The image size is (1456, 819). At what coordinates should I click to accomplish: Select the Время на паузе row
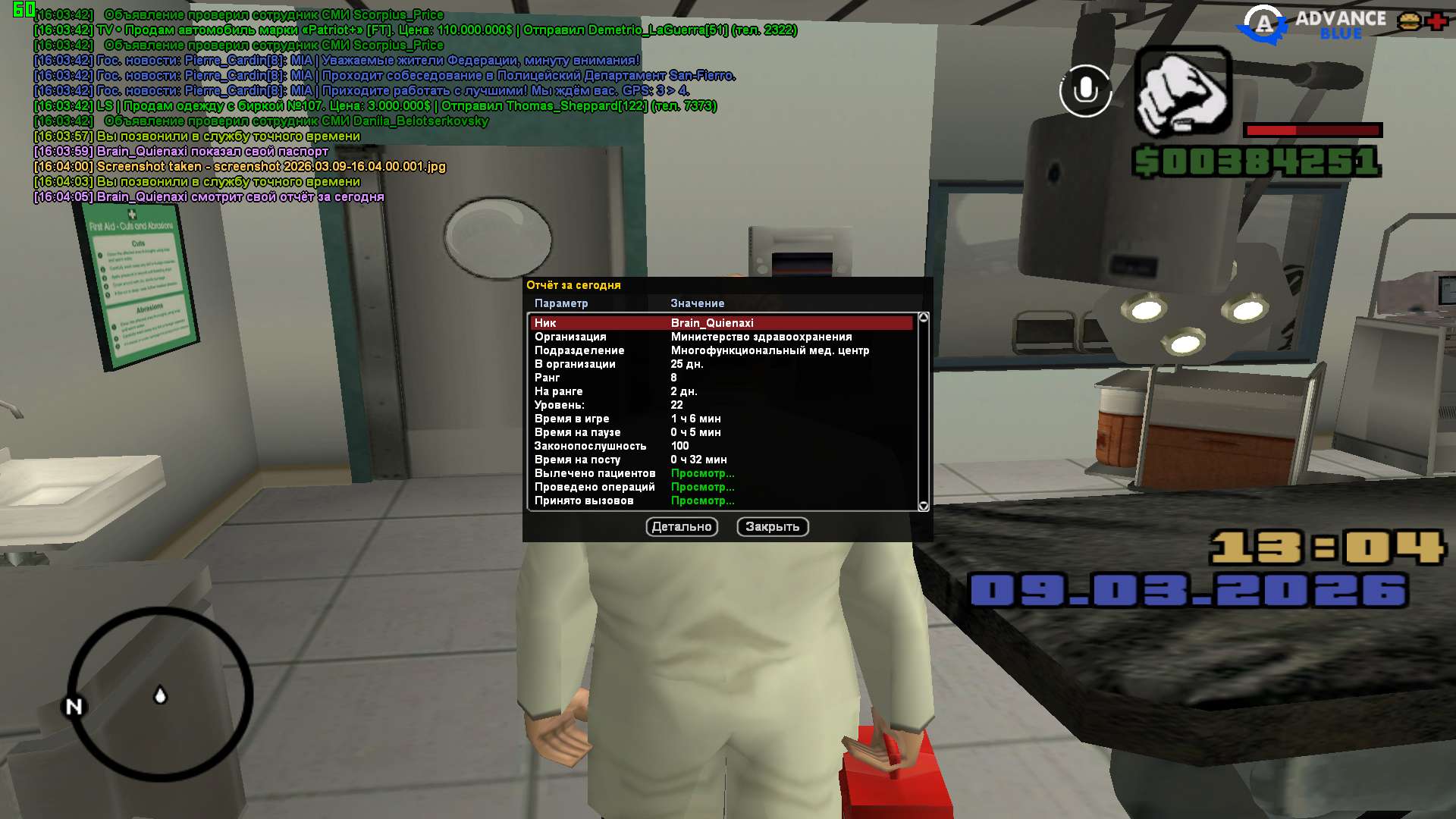722,432
